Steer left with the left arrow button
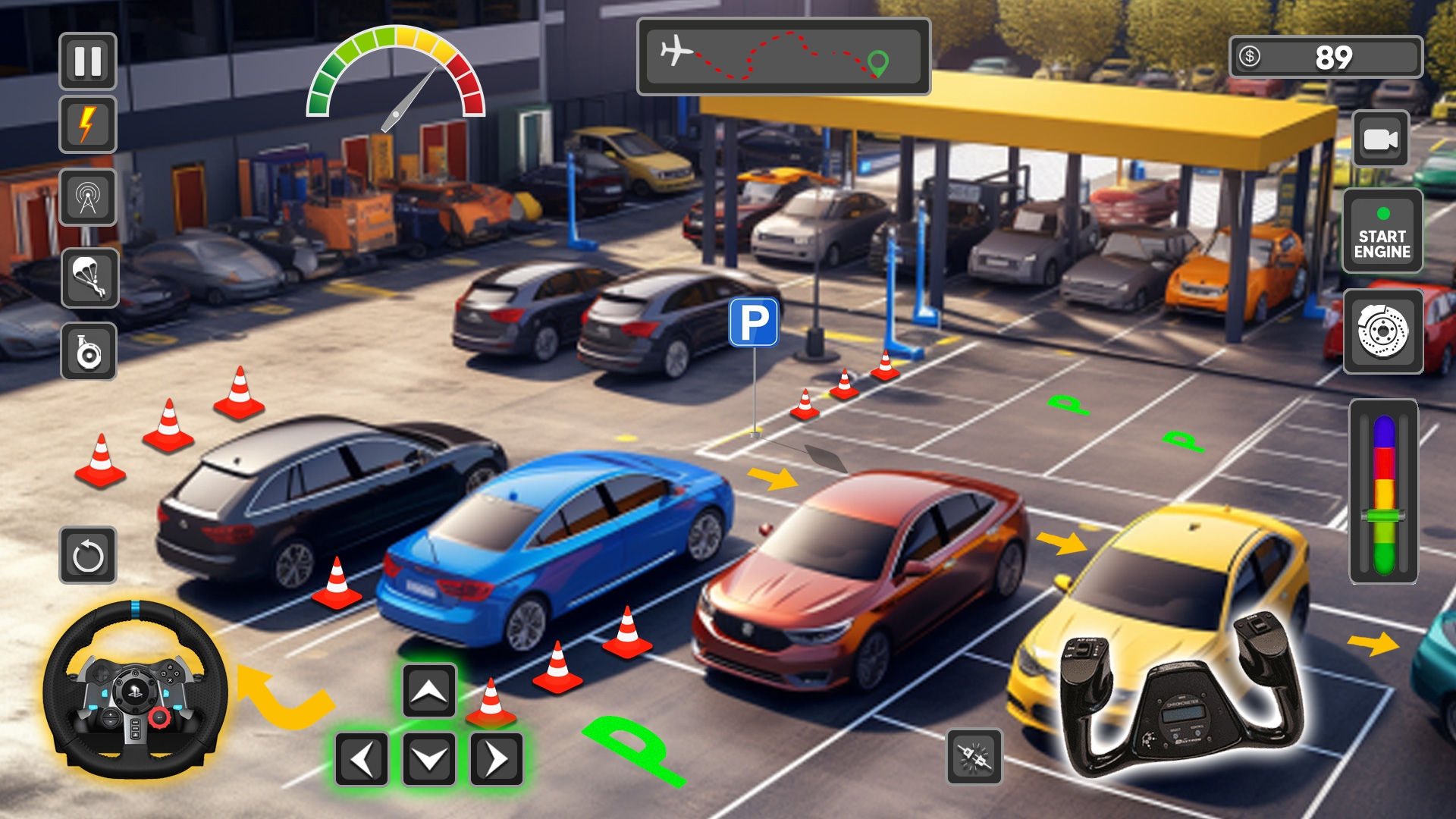The height and width of the screenshot is (819, 1456). pos(362,758)
